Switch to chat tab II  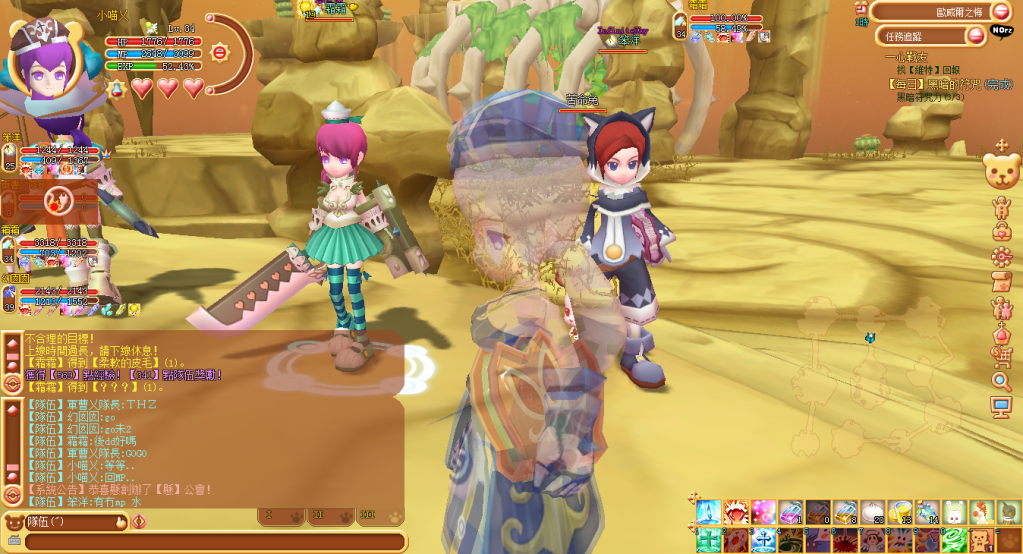[317, 516]
